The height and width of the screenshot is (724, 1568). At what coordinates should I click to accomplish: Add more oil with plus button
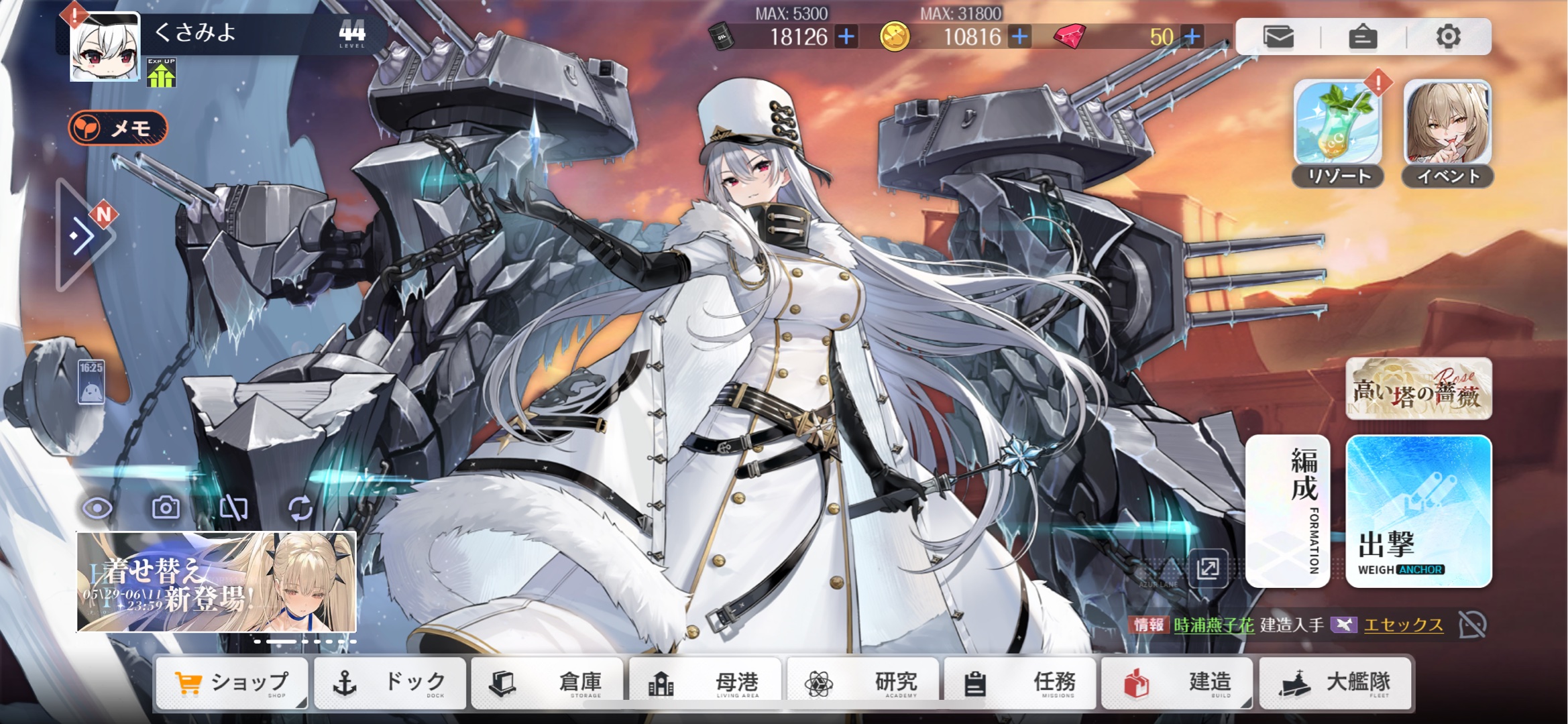coord(846,36)
